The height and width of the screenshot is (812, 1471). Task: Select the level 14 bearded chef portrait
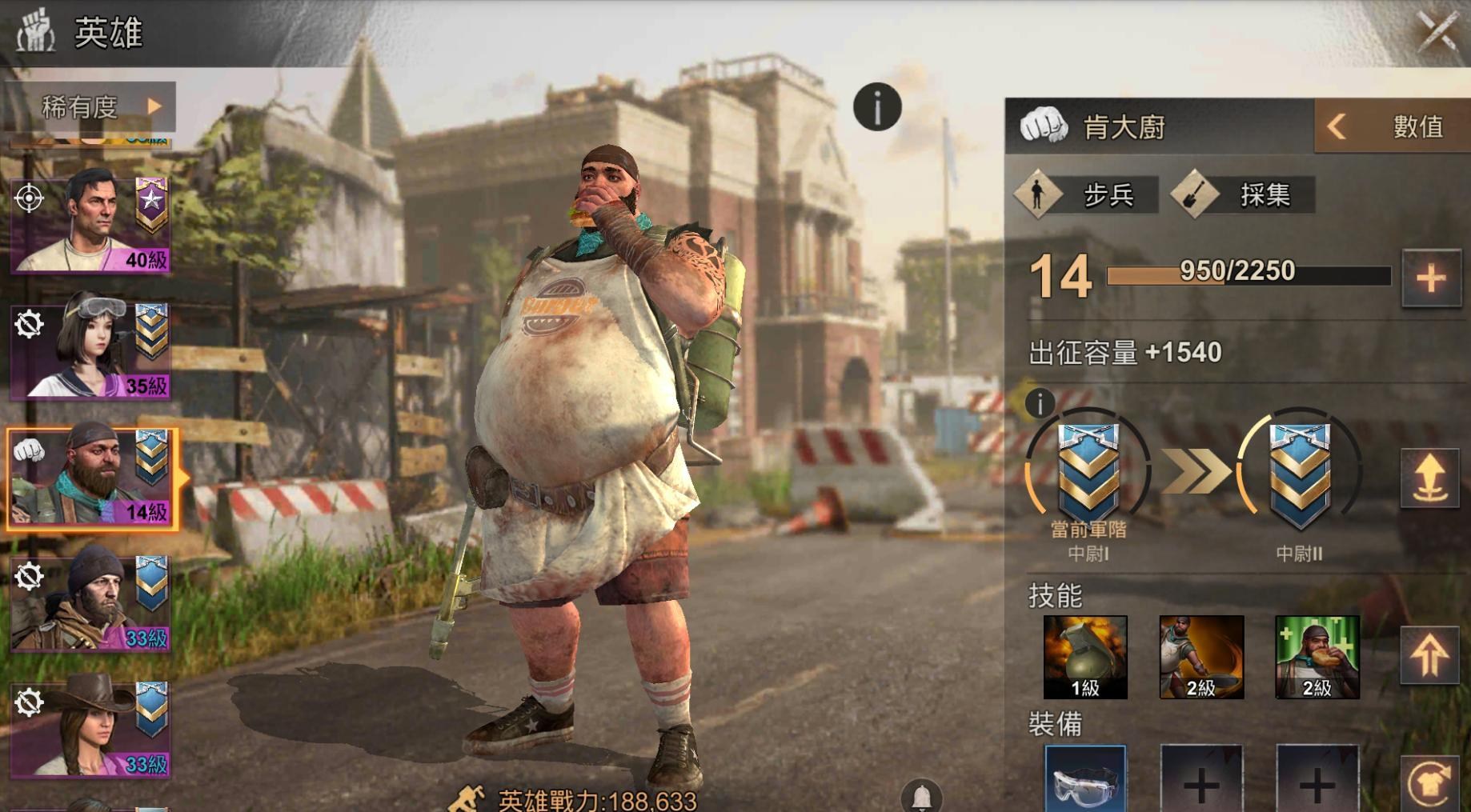(x=90, y=478)
